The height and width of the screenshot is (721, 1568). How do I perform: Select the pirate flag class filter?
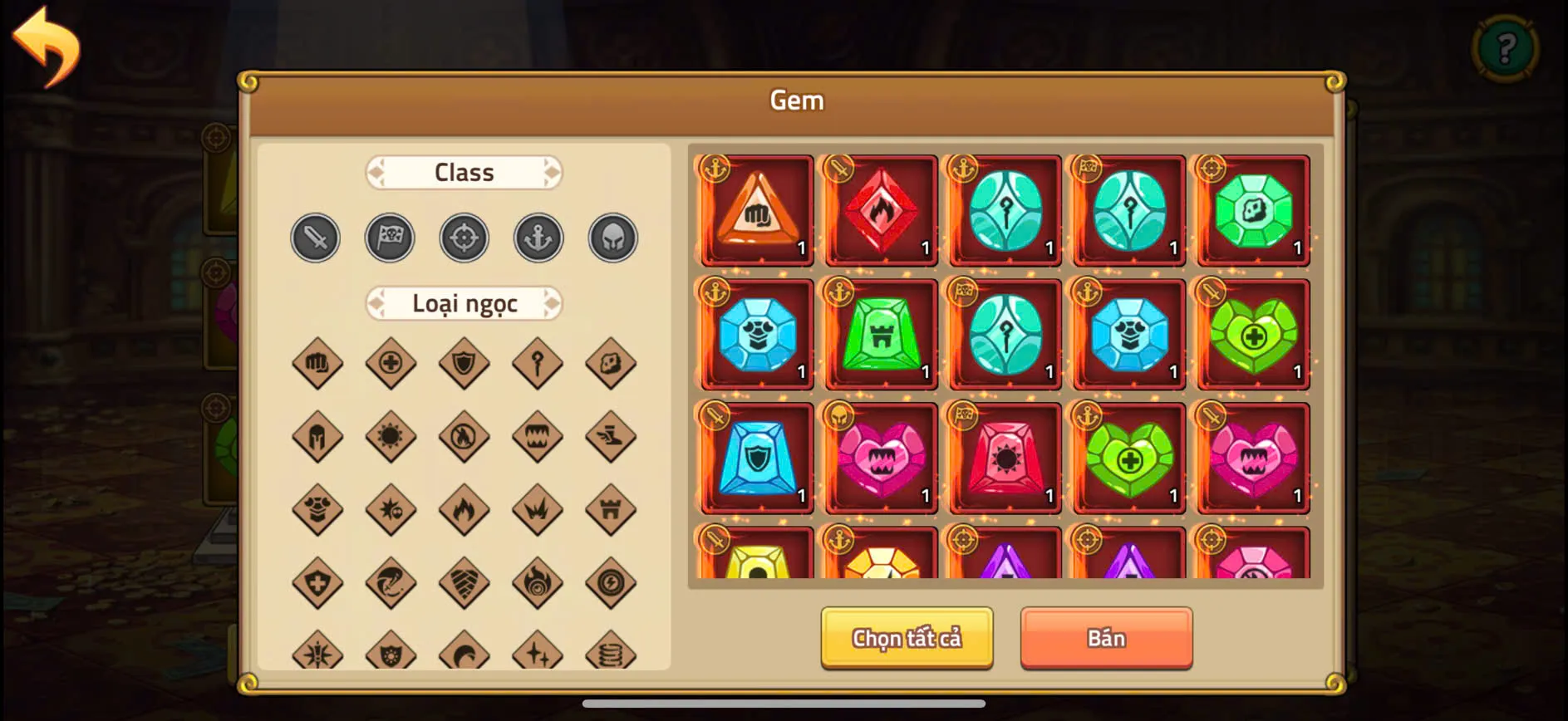click(390, 238)
